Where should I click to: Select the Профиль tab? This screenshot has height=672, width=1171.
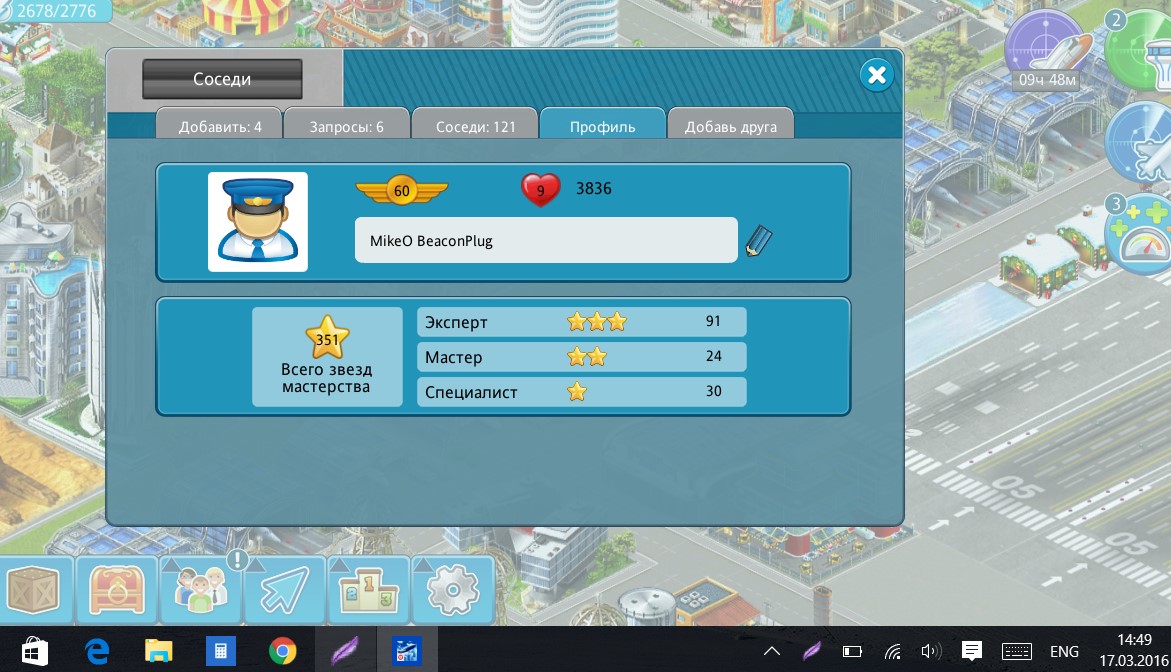click(x=602, y=127)
